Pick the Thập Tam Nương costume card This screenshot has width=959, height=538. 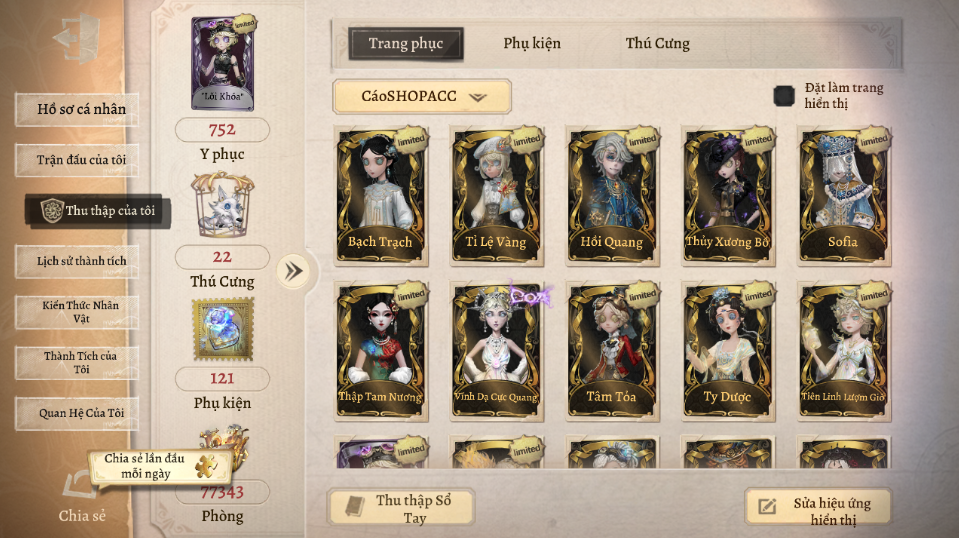point(381,351)
